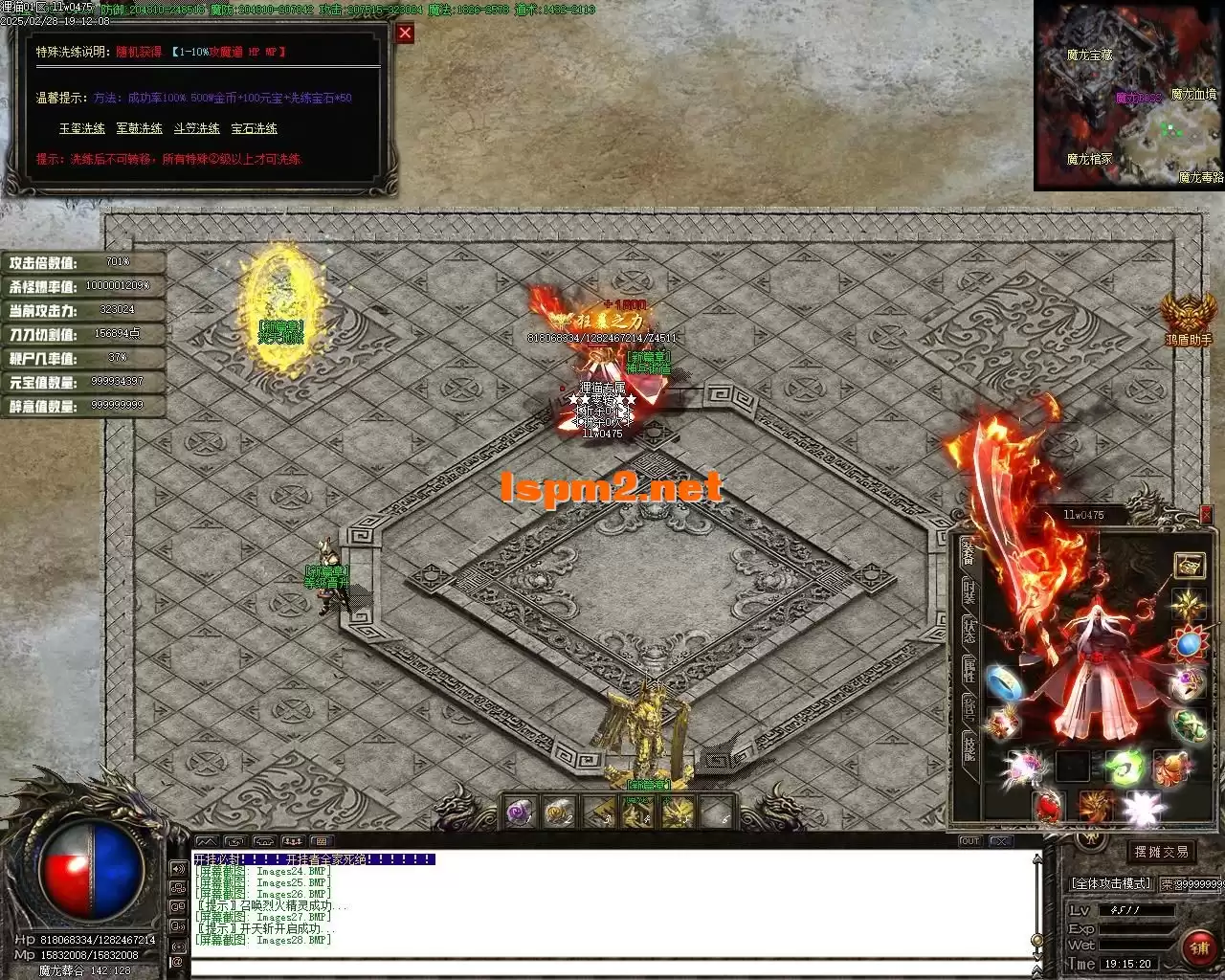Use the purple scroll in hotbar slot 1

tap(522, 813)
